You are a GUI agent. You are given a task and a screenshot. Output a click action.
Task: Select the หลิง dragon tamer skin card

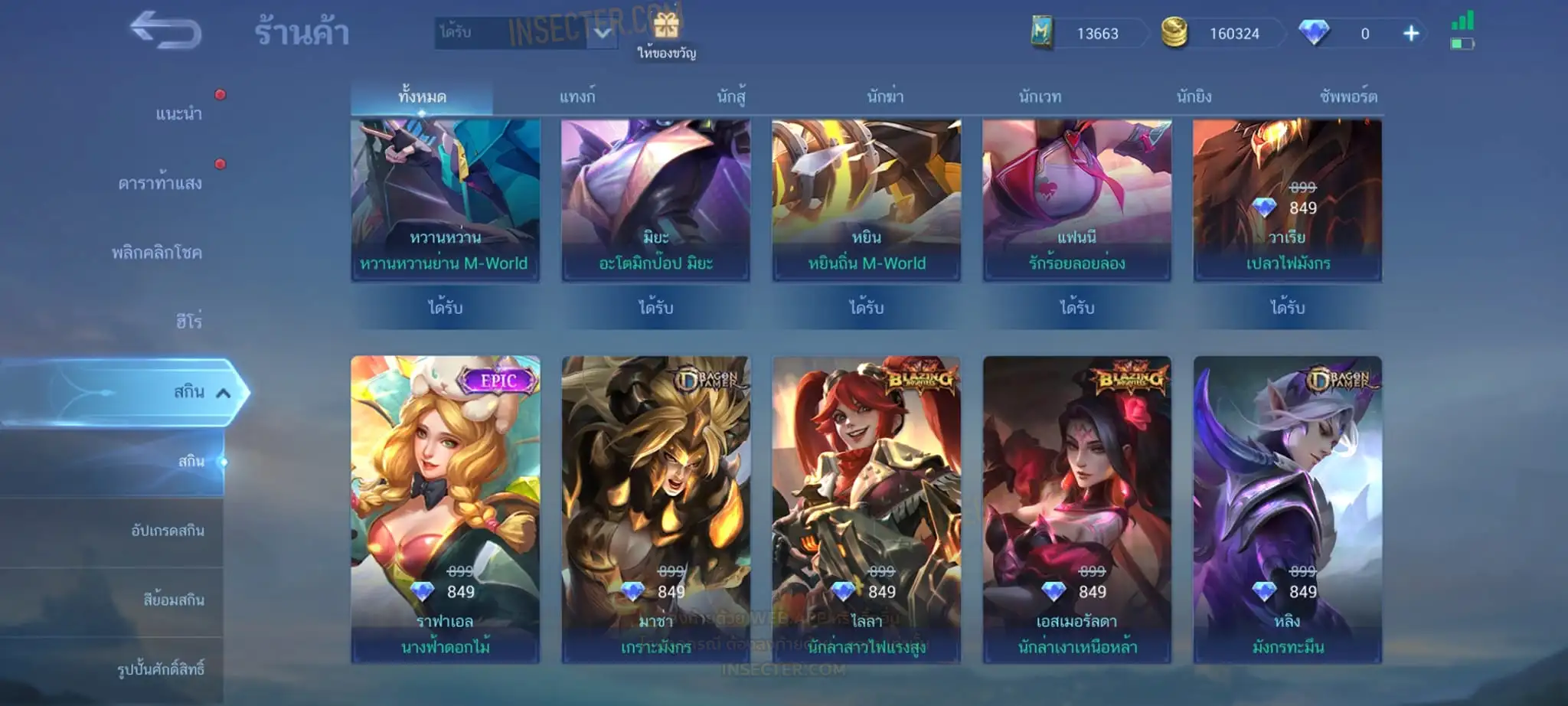(1287, 508)
